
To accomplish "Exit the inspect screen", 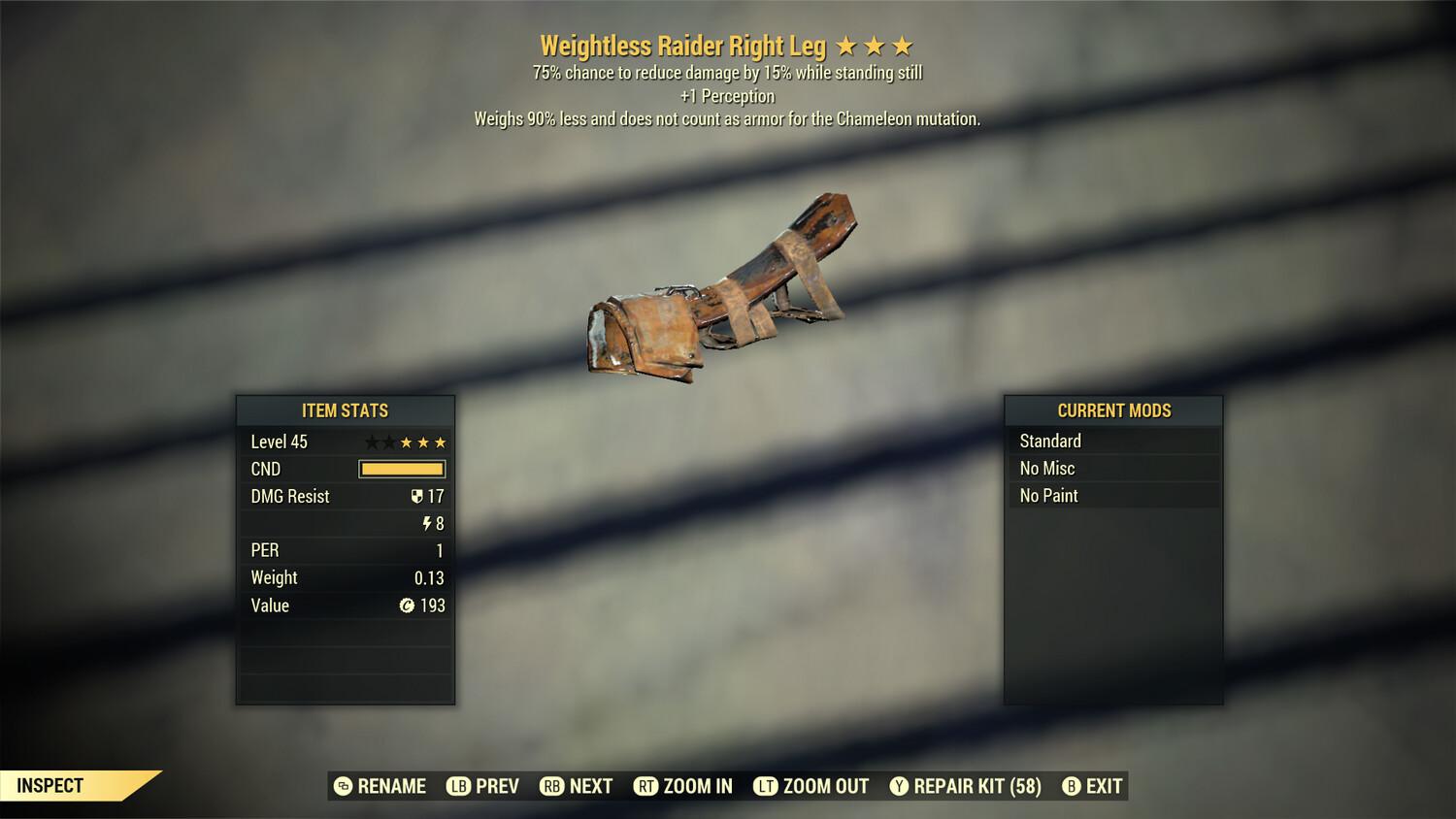I will point(1093,786).
